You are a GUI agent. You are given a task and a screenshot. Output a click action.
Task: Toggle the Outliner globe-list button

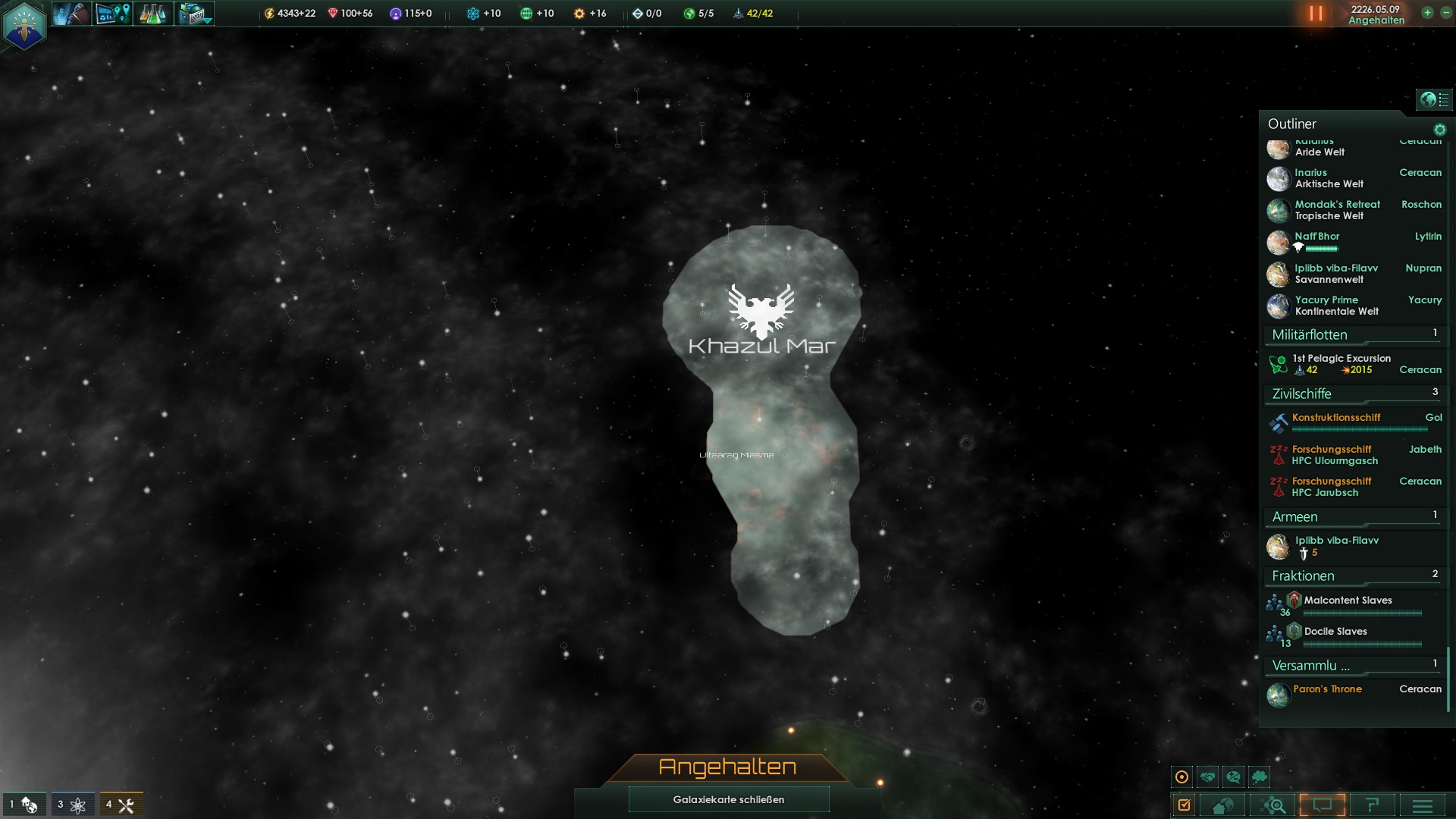pos(1434,99)
